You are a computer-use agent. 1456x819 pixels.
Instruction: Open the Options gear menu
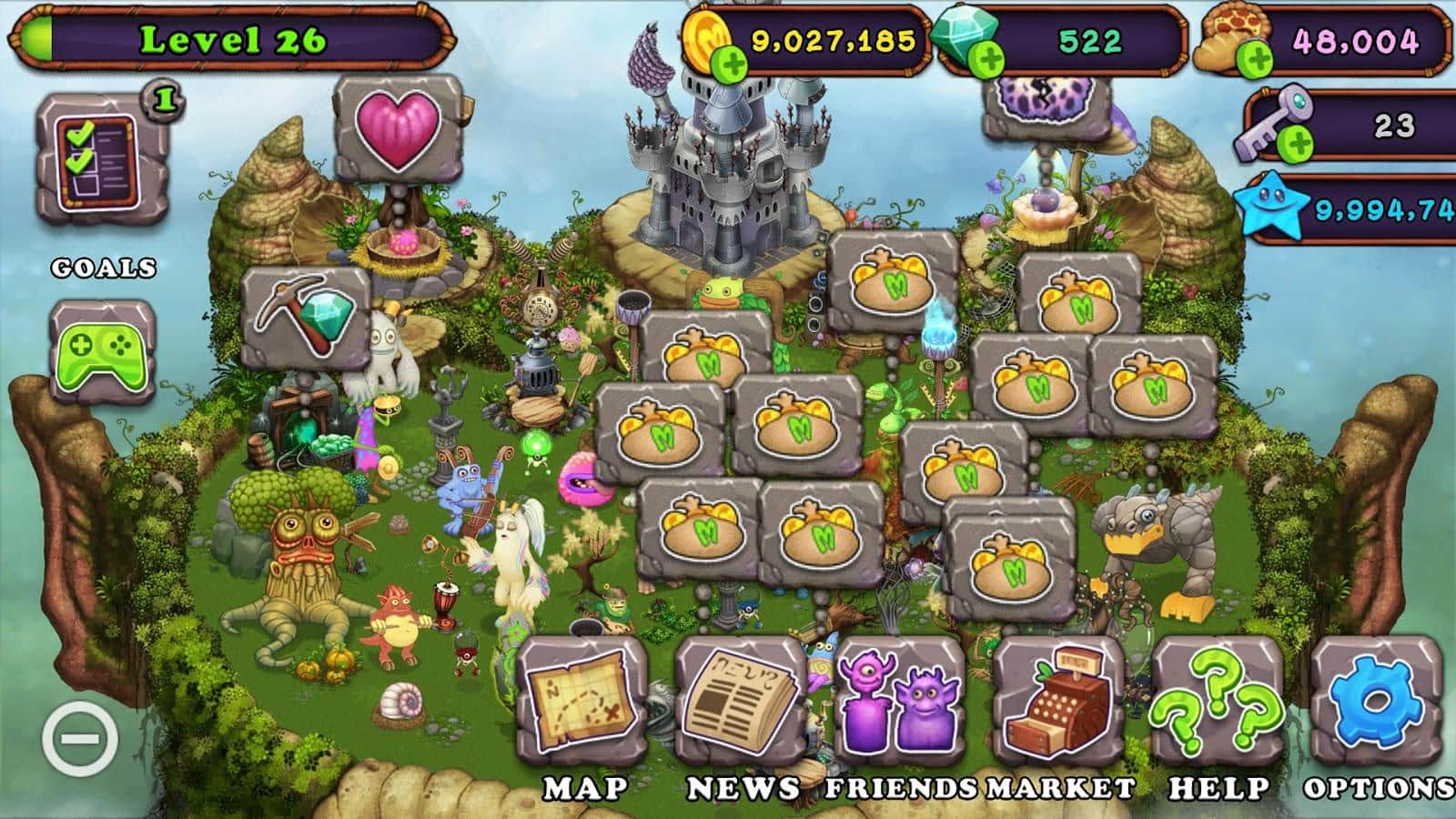coord(1376,703)
